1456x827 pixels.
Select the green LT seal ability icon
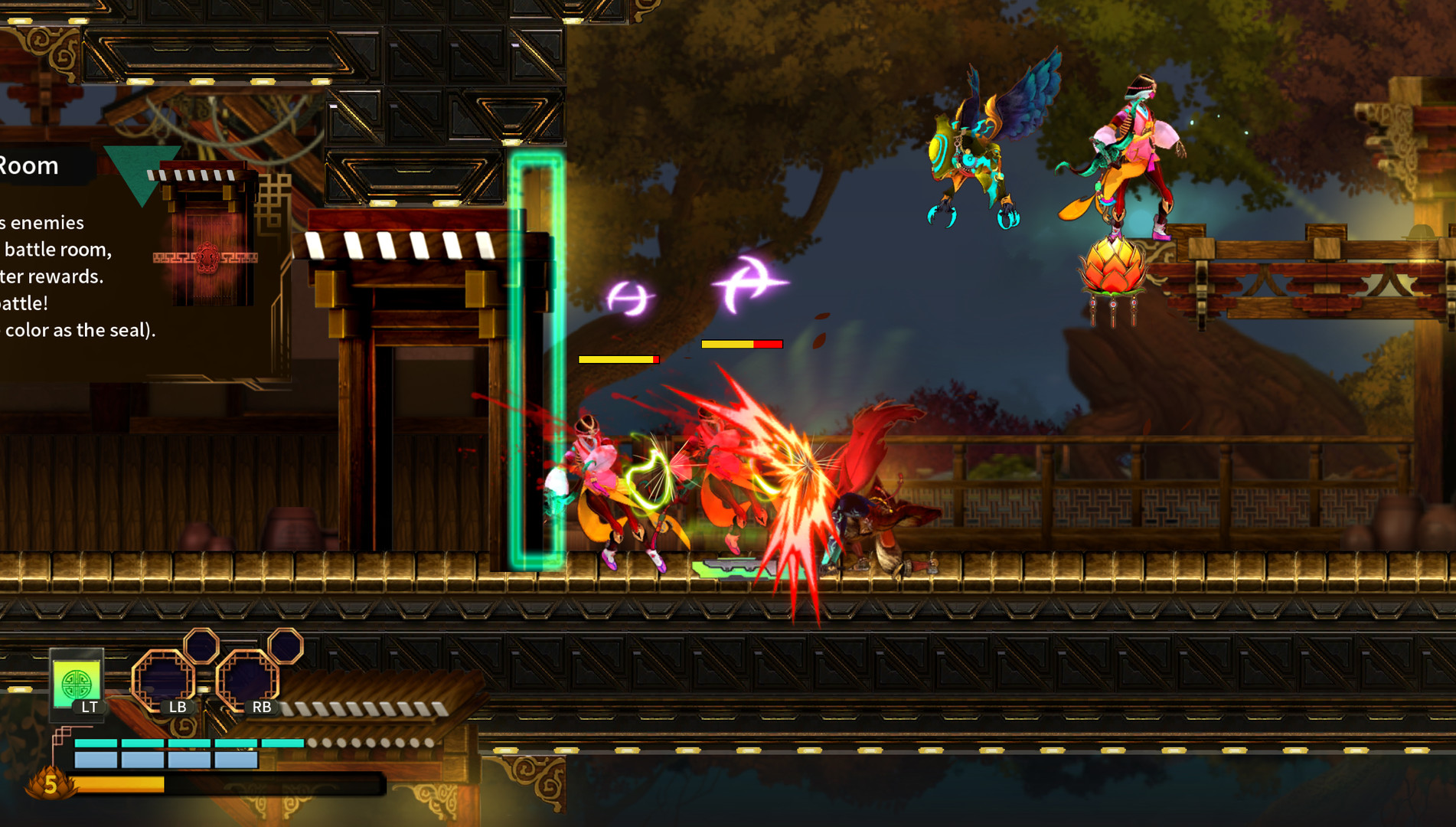click(x=77, y=682)
